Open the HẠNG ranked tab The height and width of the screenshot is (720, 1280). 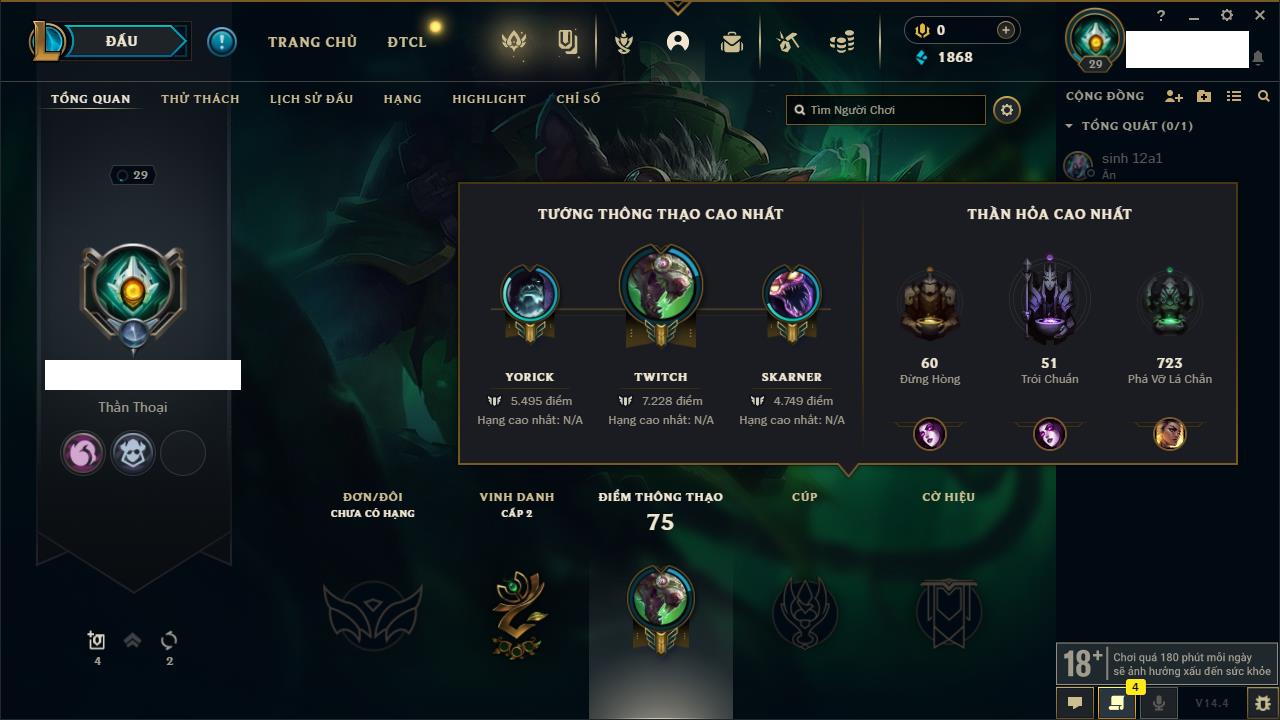(x=402, y=99)
